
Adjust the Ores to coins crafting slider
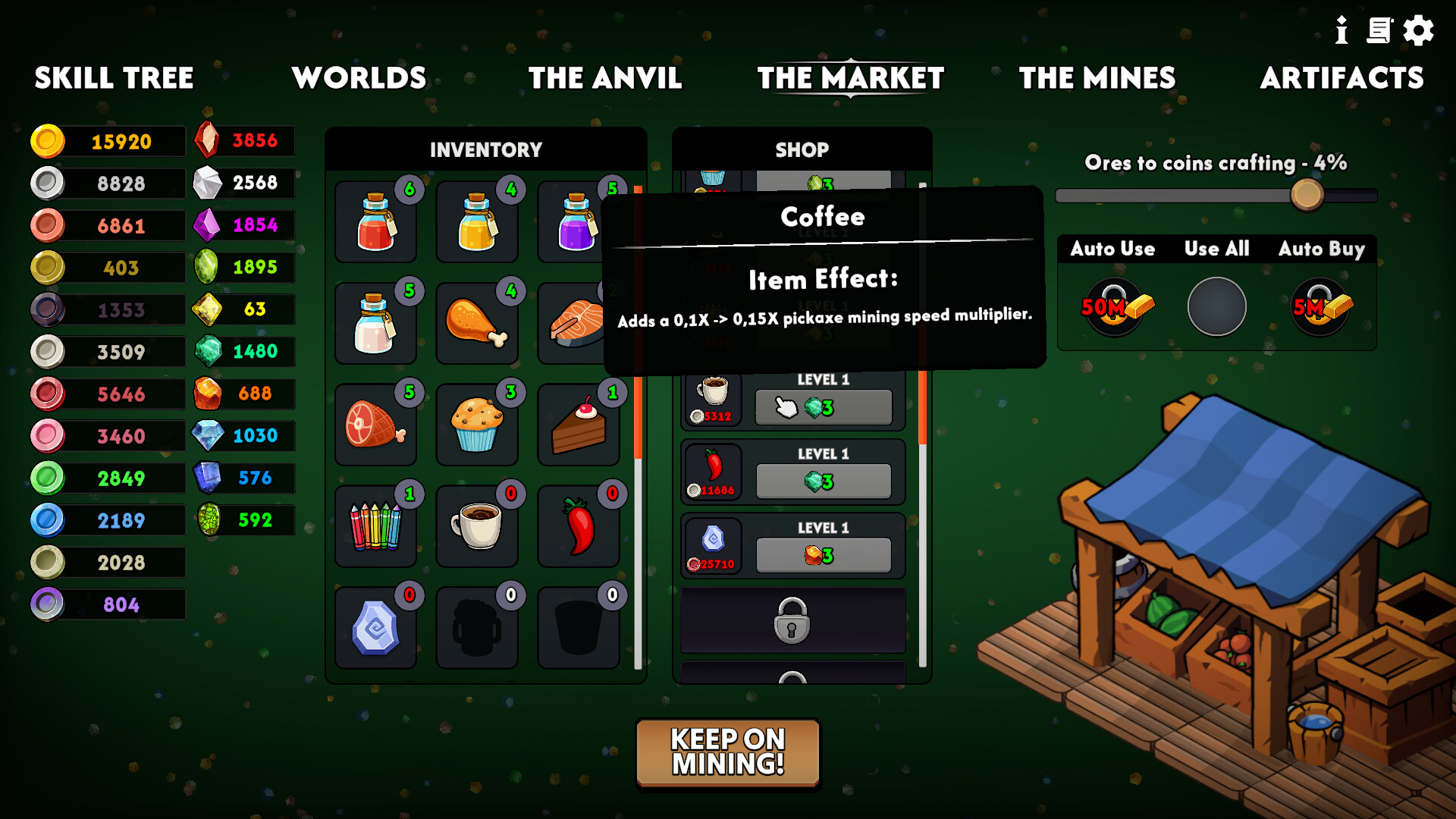(1307, 195)
